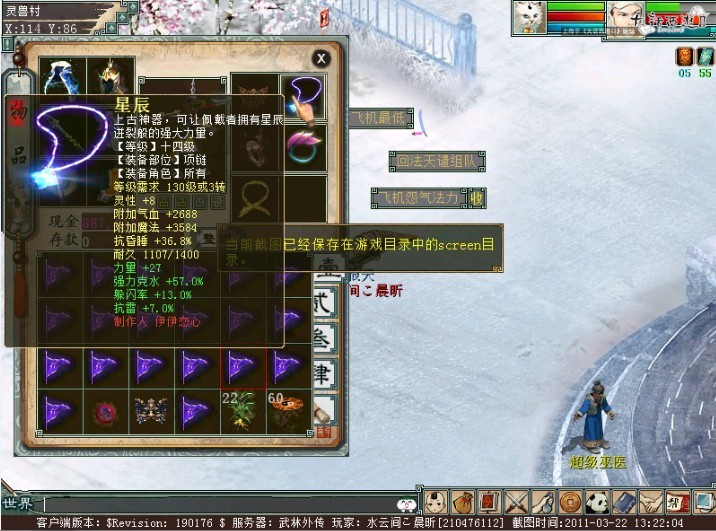
Task: Open the gold coin shop button
Action: [x=570, y=502]
